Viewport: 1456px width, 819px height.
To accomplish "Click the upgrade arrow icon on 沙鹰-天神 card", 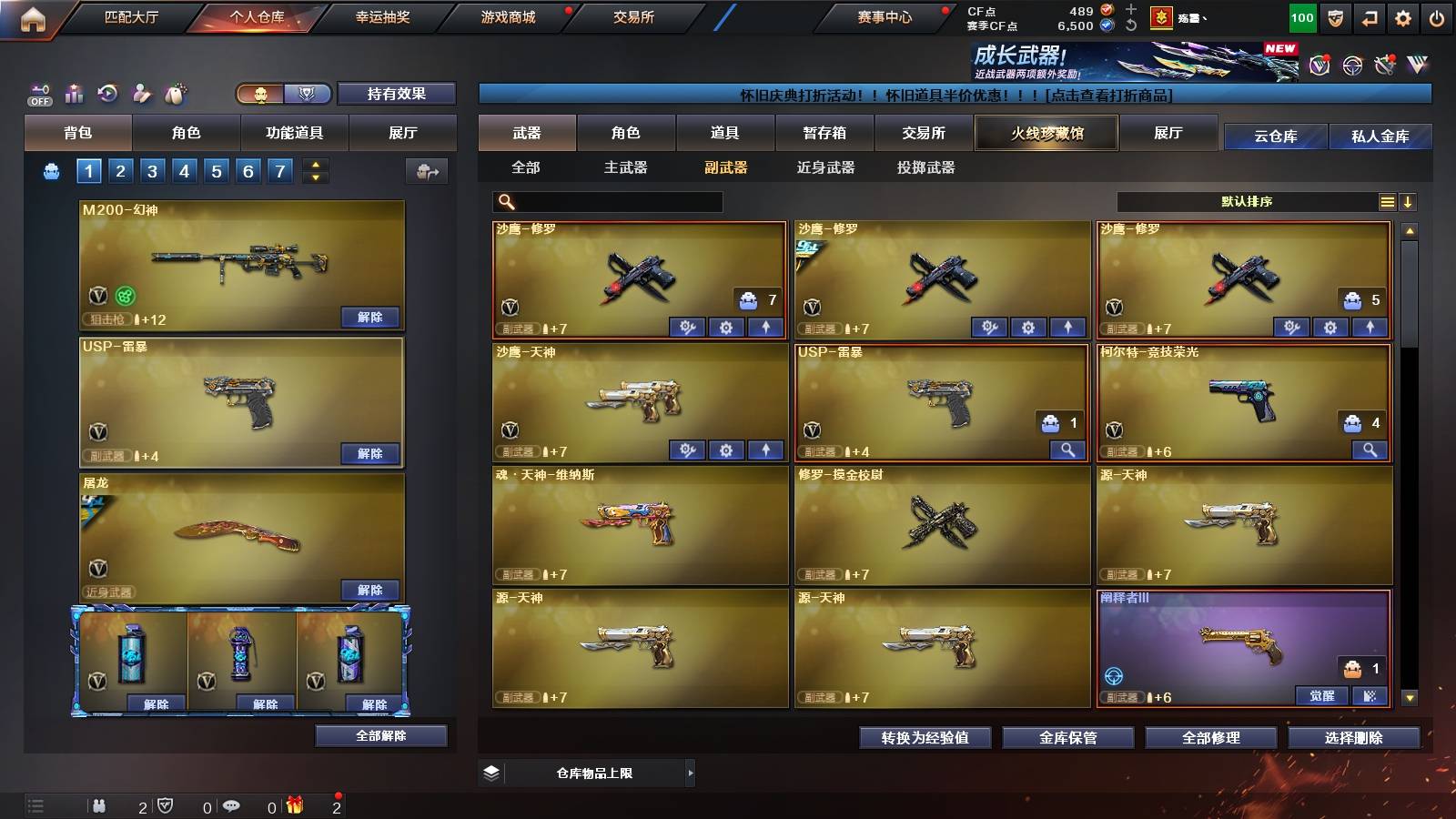I will (x=765, y=450).
